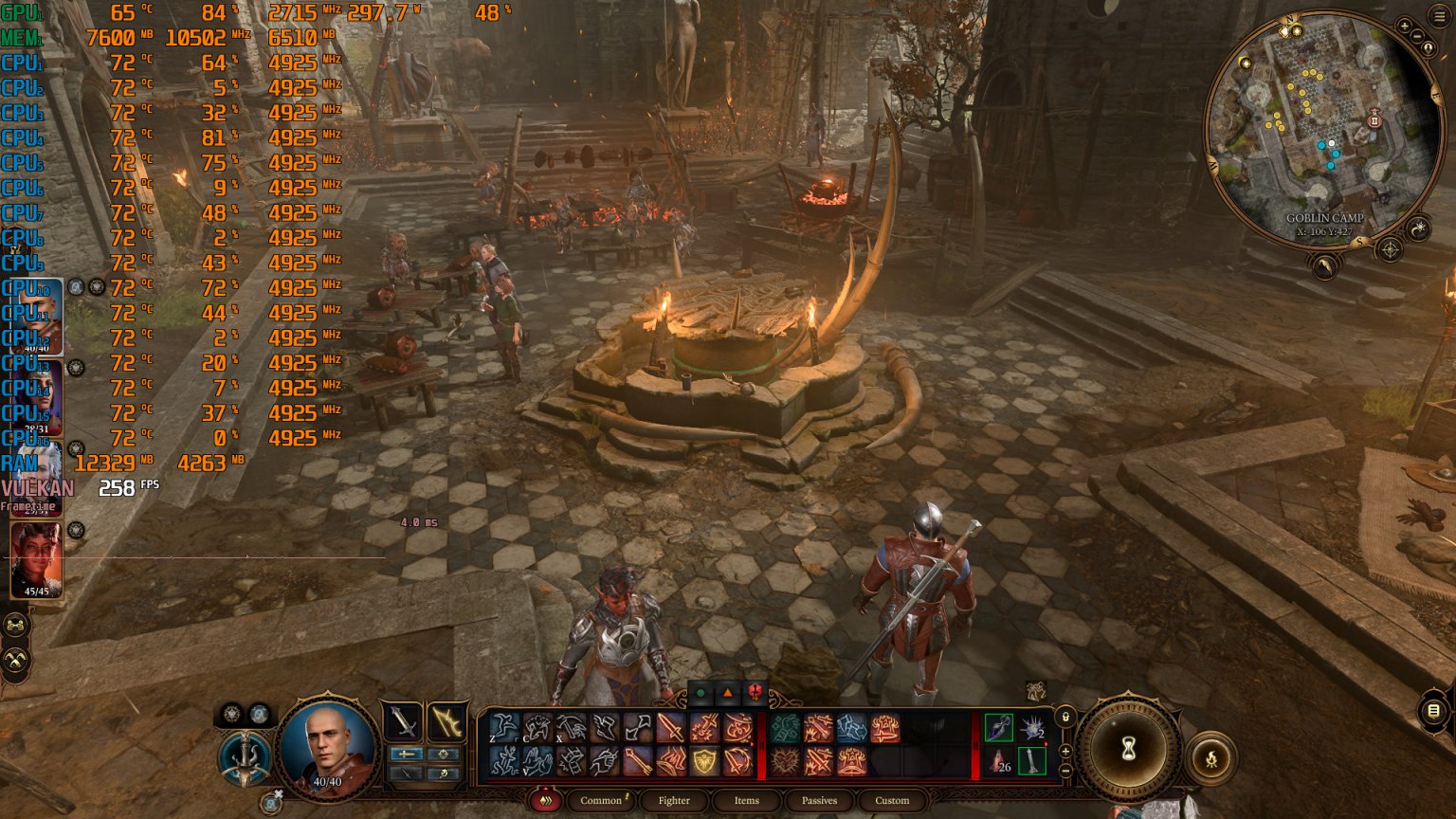Click the red hotbar divider handle
This screenshot has width=1456, height=819.
point(762,743)
